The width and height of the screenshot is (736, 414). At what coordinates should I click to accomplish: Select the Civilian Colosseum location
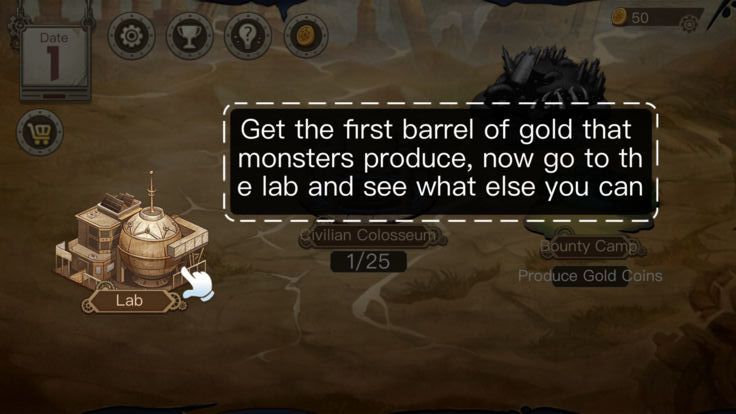point(371,237)
